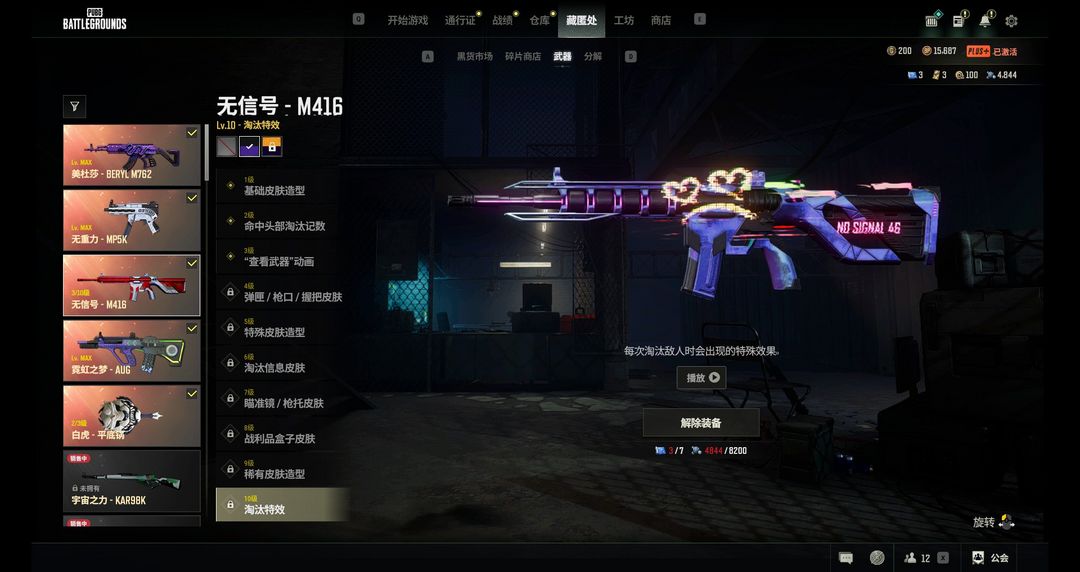This screenshot has height=572, width=1080.
Task: Open the 工坊 tab
Action: click(x=623, y=20)
